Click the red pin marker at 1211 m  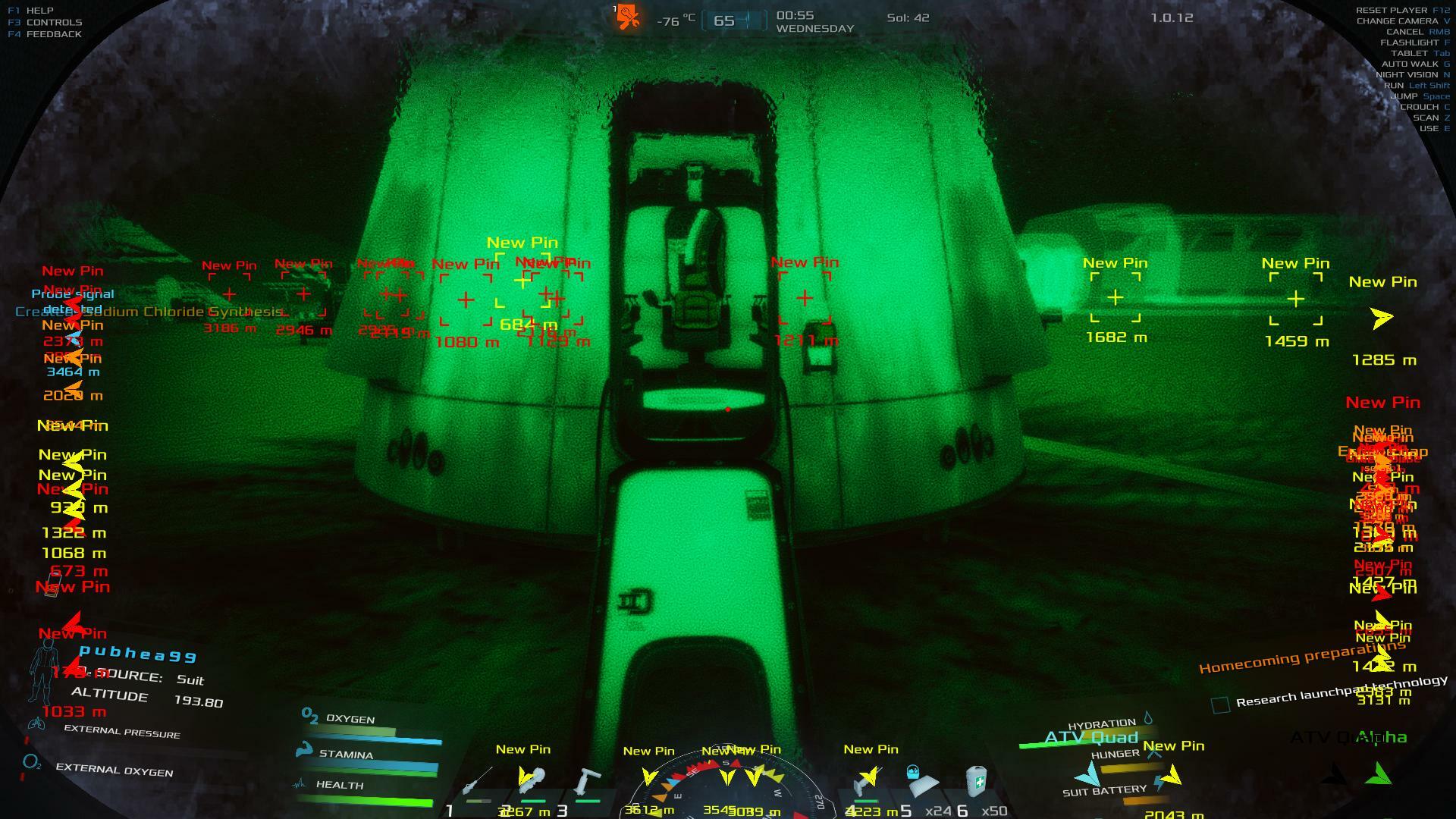pyautogui.click(x=805, y=298)
